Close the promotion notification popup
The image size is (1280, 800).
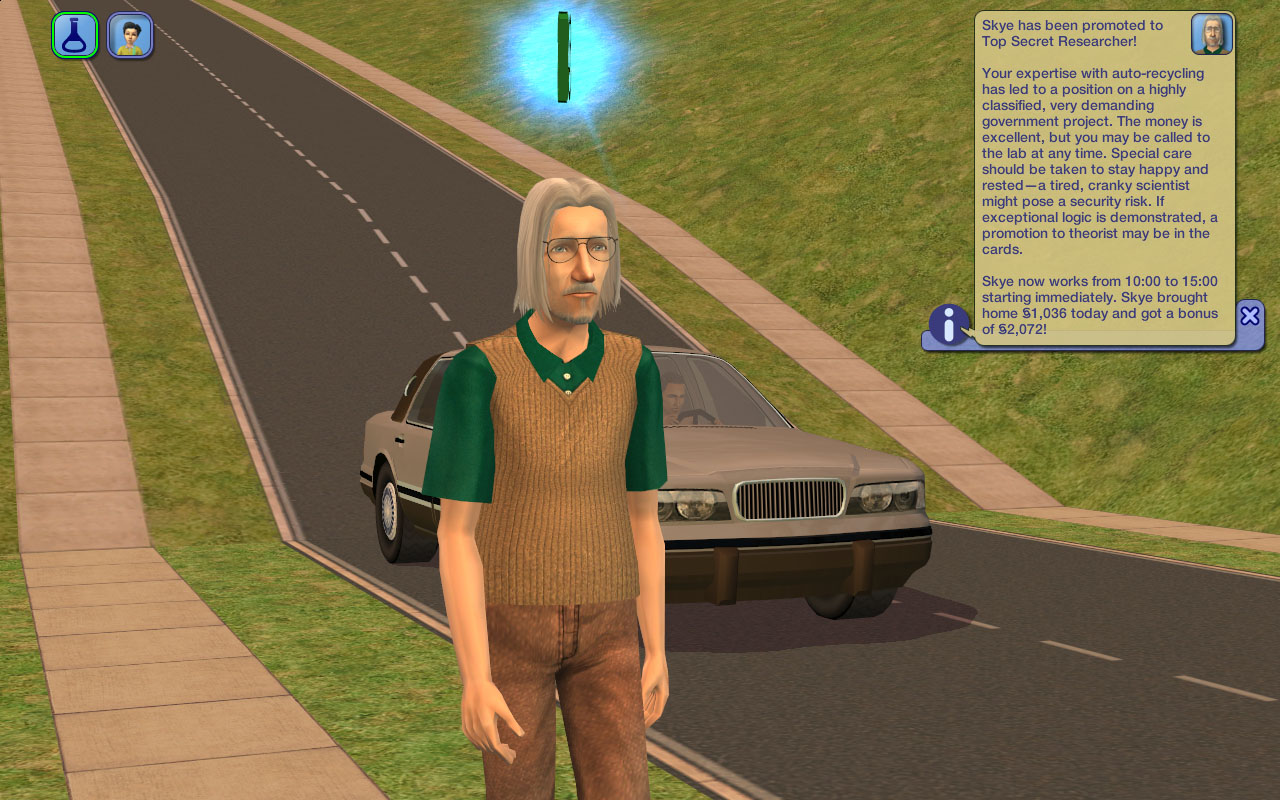[1249, 316]
